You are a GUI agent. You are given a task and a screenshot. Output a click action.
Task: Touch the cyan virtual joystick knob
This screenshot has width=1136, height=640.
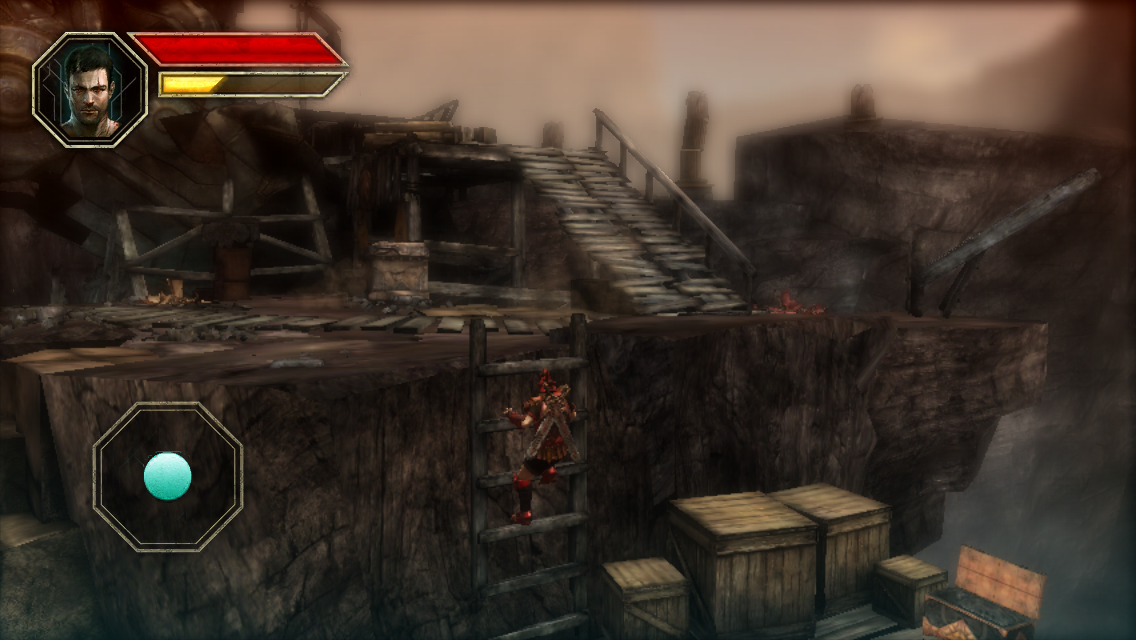[x=167, y=476]
